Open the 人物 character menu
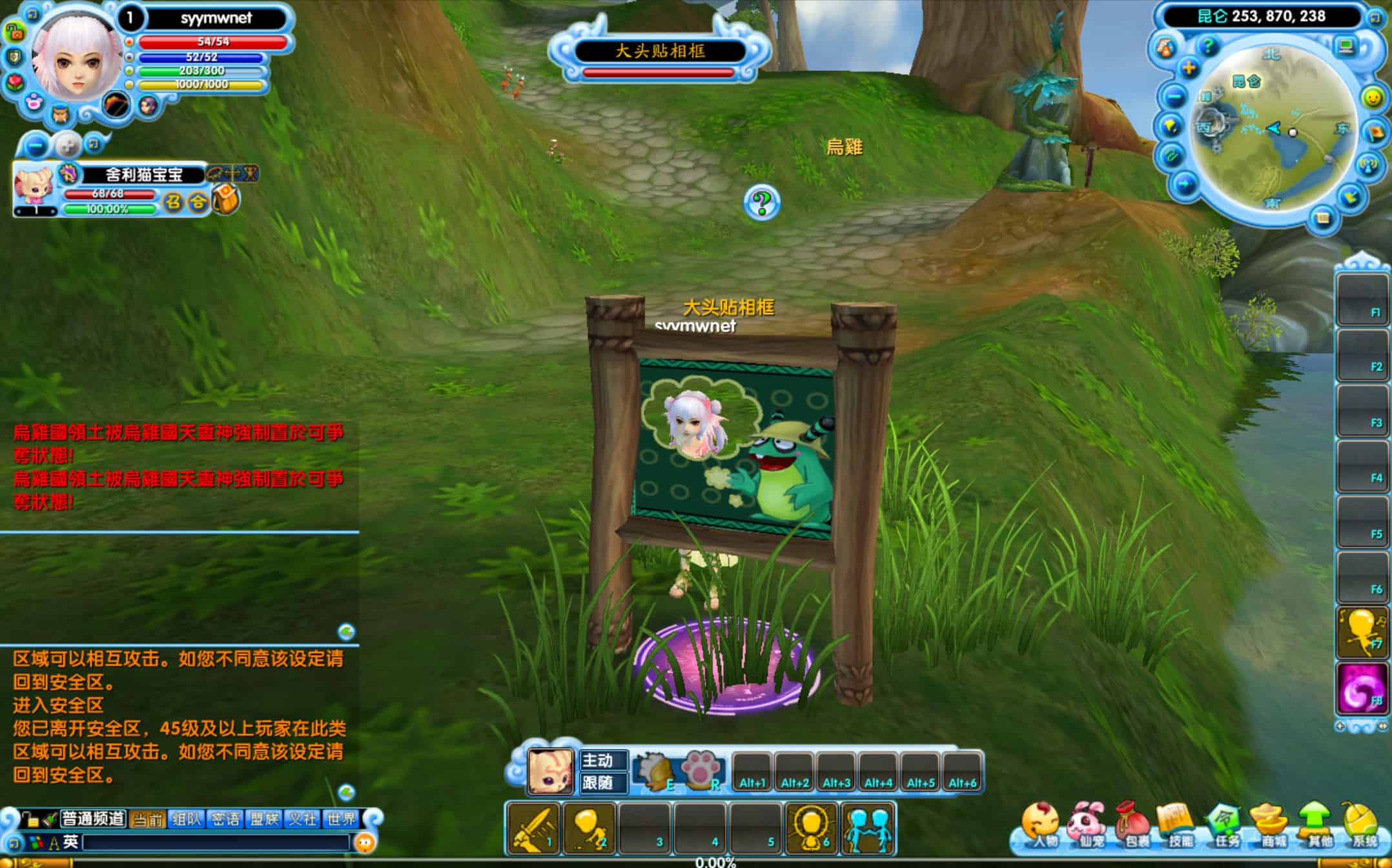The height and width of the screenshot is (868, 1392). (1040, 825)
